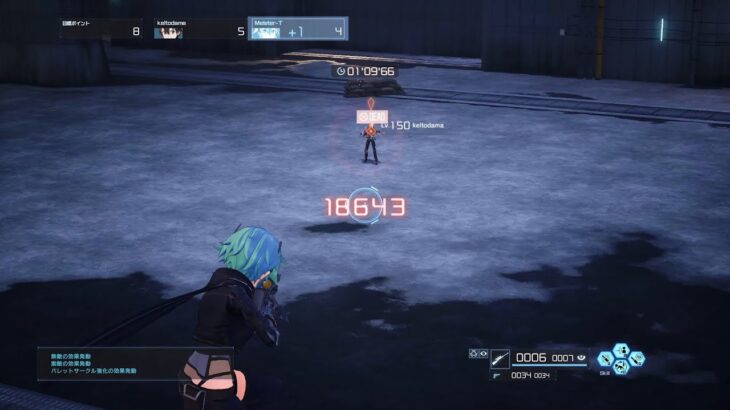Click the eye status icon beside the rifle
The width and height of the screenshot is (730, 410).
pyautogui.click(x=482, y=353)
